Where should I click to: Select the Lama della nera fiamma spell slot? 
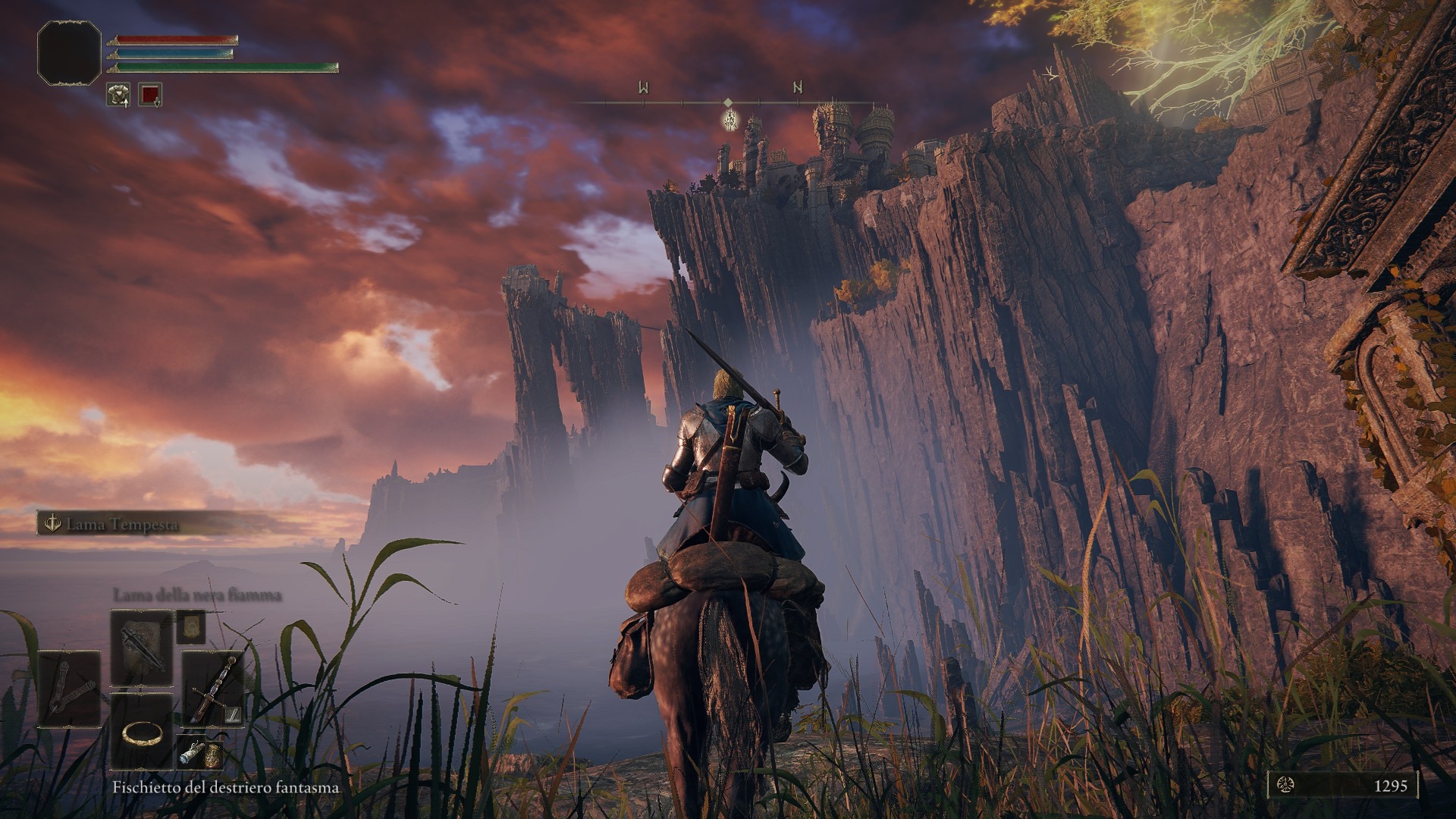coord(142,647)
